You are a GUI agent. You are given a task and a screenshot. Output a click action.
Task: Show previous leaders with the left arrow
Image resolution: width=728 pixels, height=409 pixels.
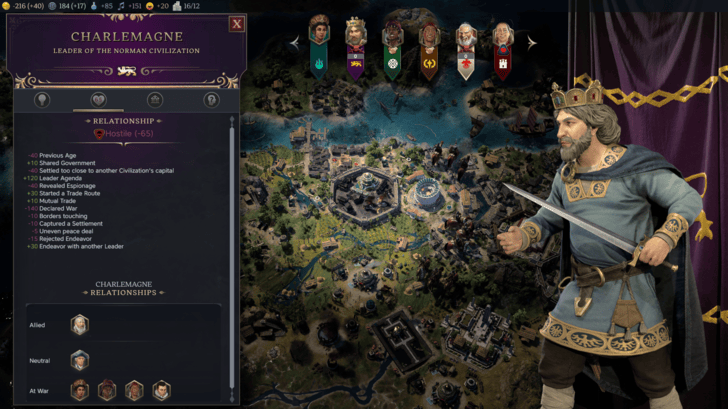pos(294,43)
